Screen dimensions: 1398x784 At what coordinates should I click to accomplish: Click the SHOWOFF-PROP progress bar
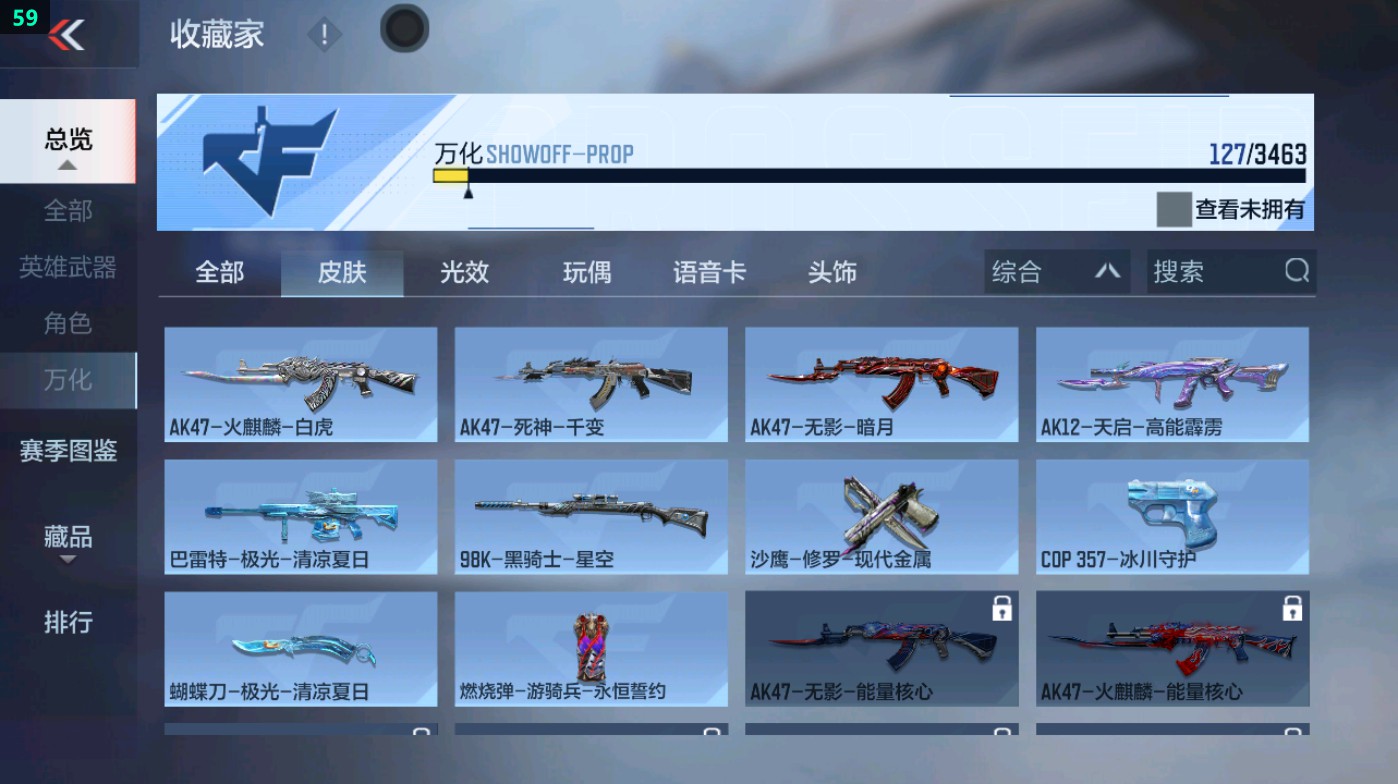point(870,175)
